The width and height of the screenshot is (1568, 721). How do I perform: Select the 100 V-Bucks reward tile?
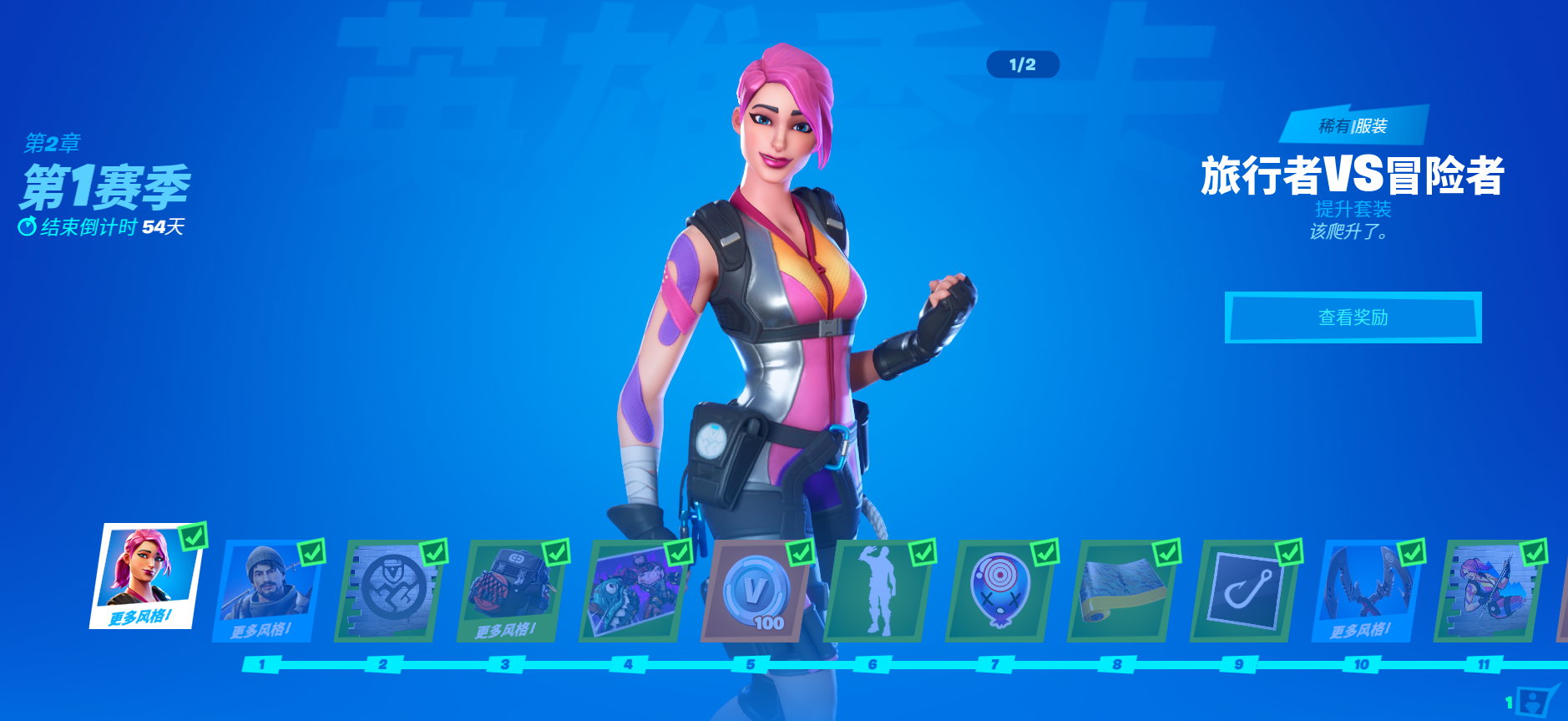pos(755,591)
